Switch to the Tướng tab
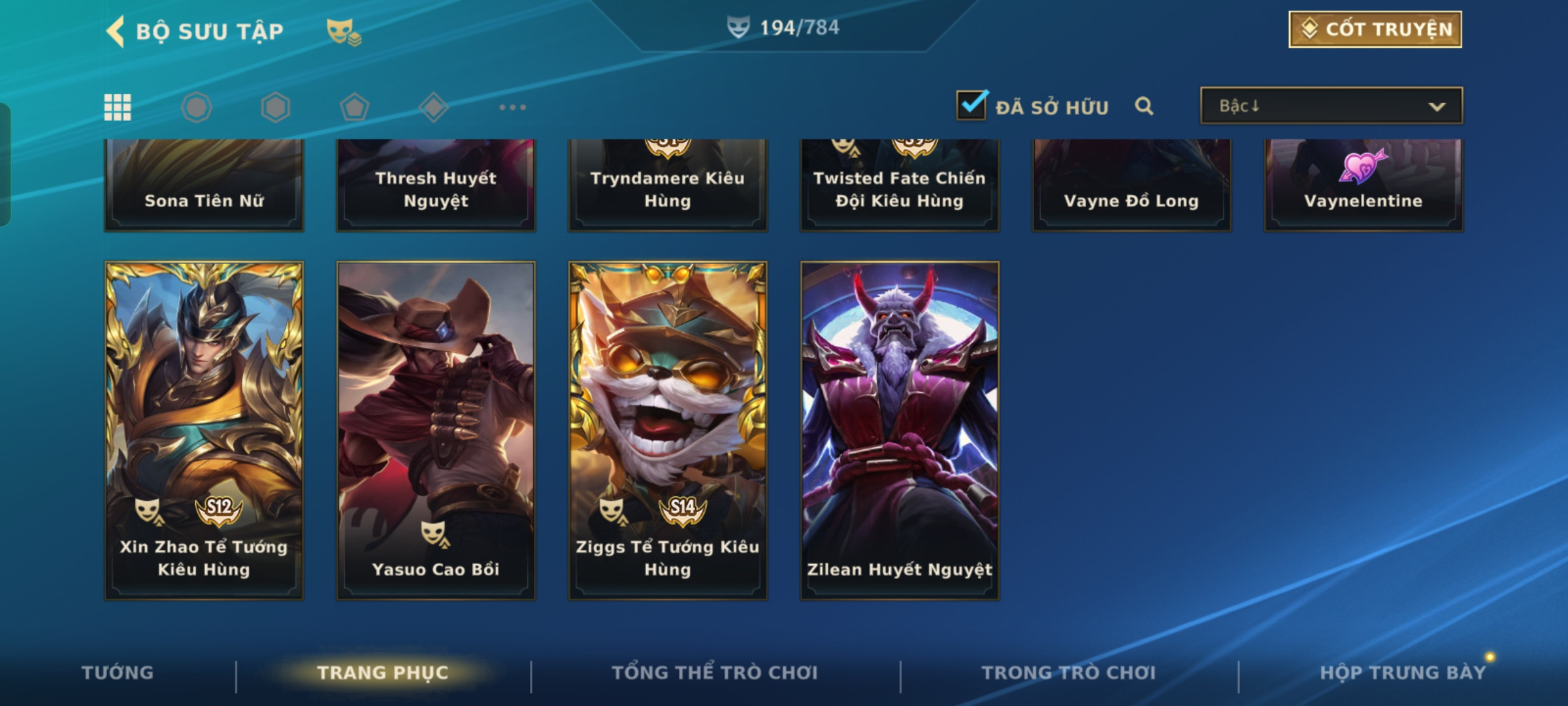Image resolution: width=1568 pixels, height=706 pixels. point(118,673)
